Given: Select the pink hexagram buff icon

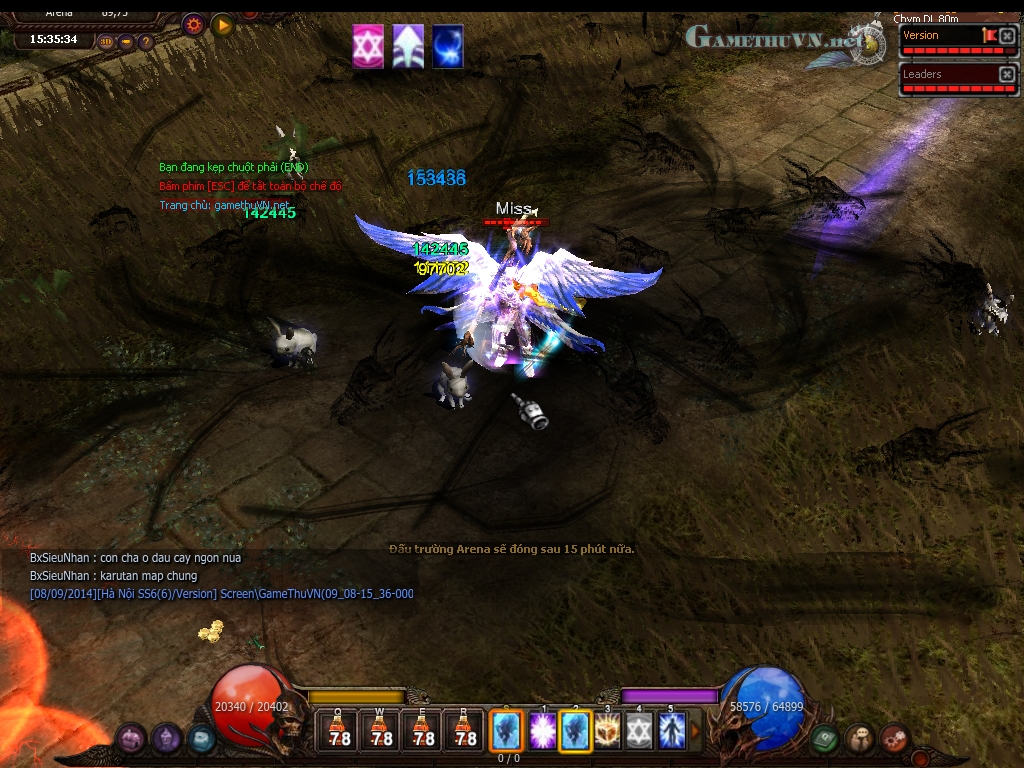Looking at the screenshot, I should point(368,47).
